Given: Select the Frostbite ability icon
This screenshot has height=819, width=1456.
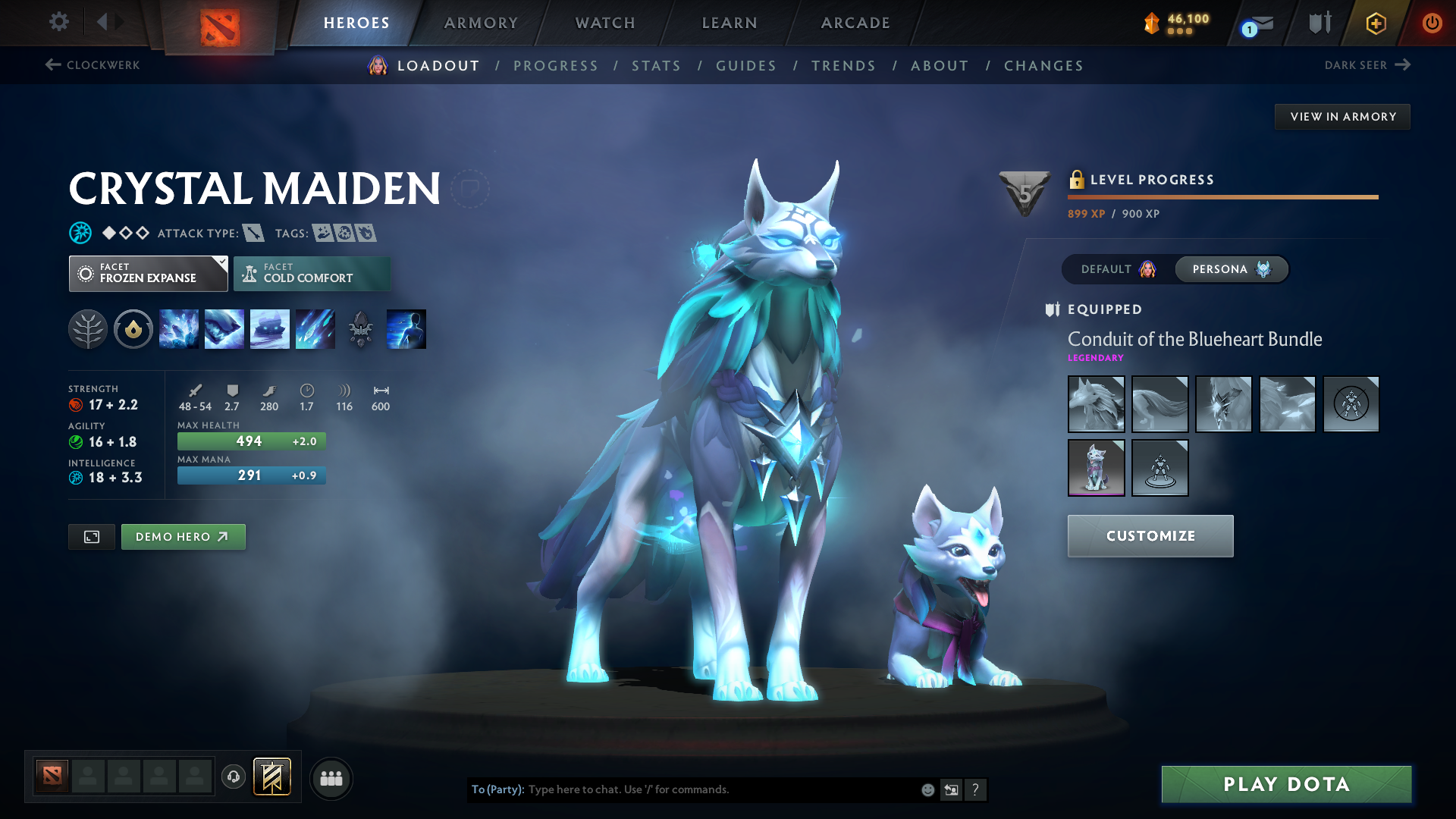Looking at the screenshot, I should tap(224, 328).
